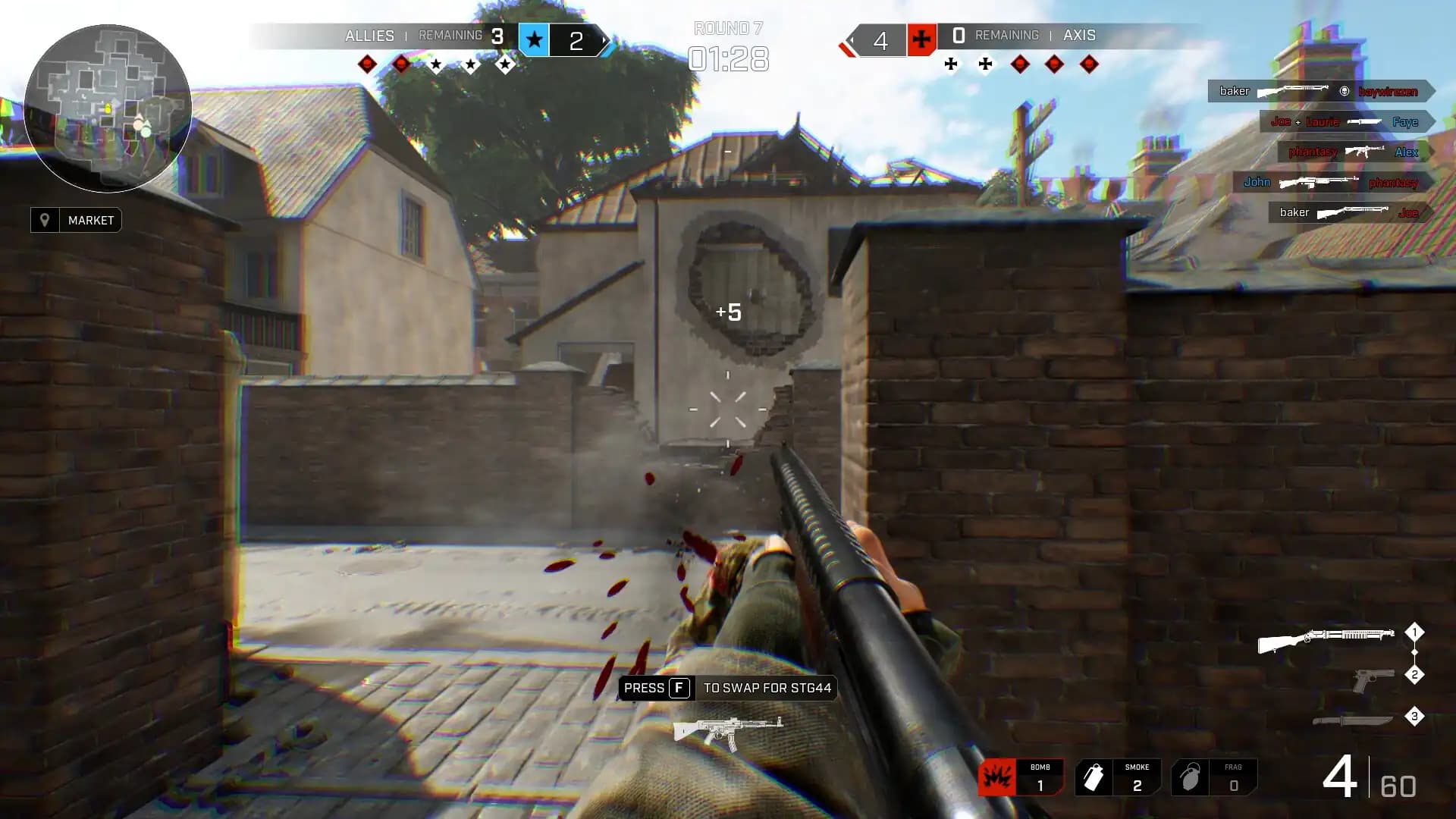Click the Frag grenade icon
Image resolution: width=1456 pixels, height=819 pixels.
click(x=1191, y=776)
